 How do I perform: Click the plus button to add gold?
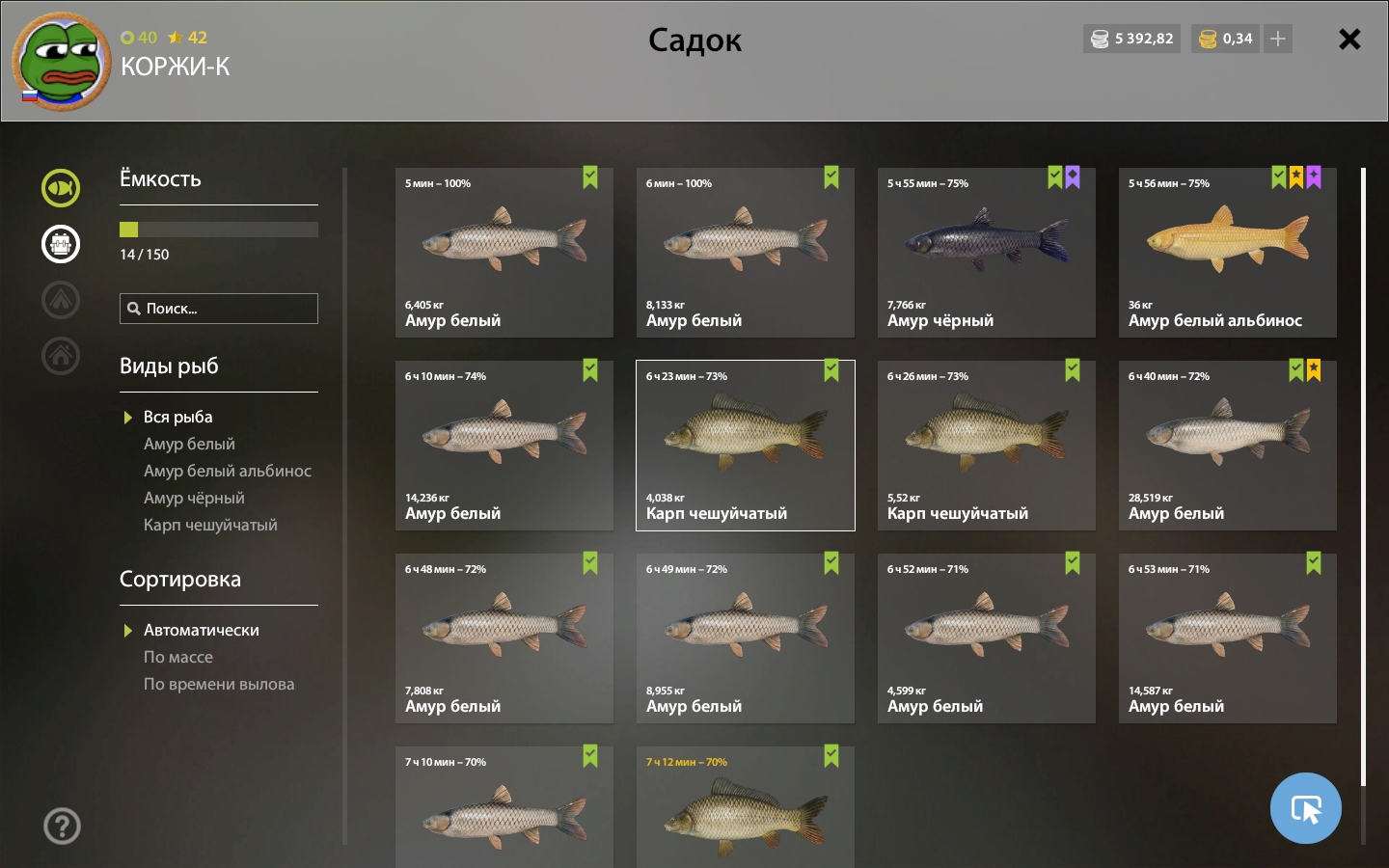[1278, 39]
